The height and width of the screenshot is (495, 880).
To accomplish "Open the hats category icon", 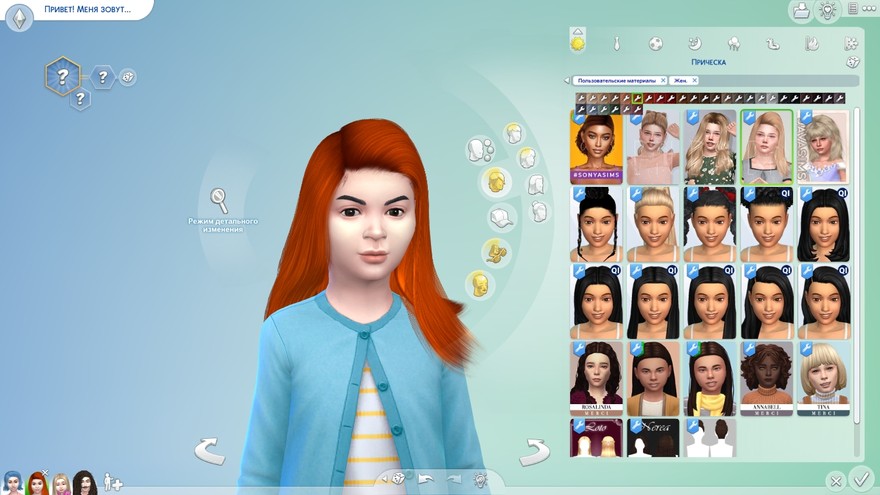I will point(502,217).
